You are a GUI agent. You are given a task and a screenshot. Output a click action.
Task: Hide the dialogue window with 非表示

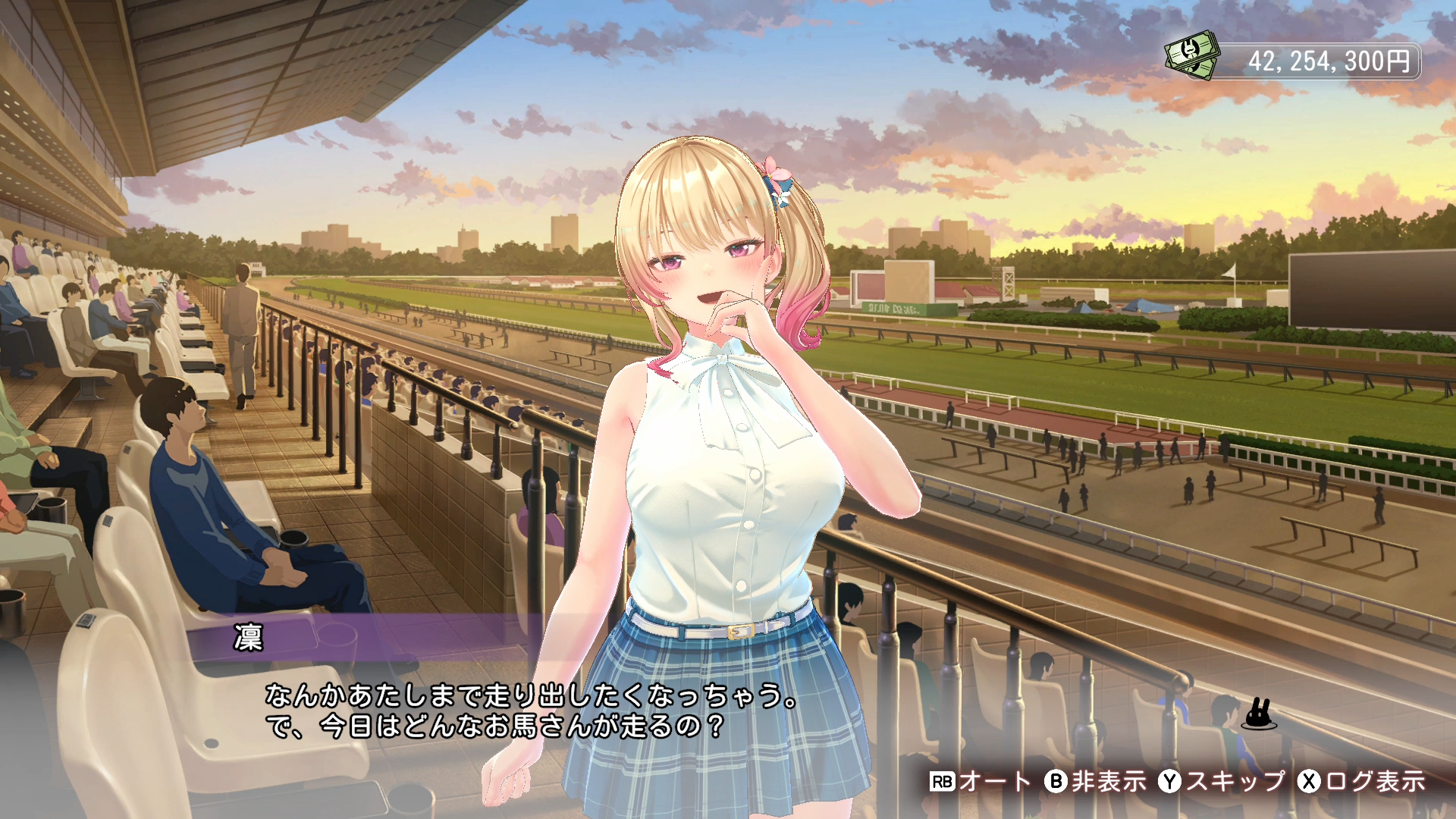pos(1095,781)
